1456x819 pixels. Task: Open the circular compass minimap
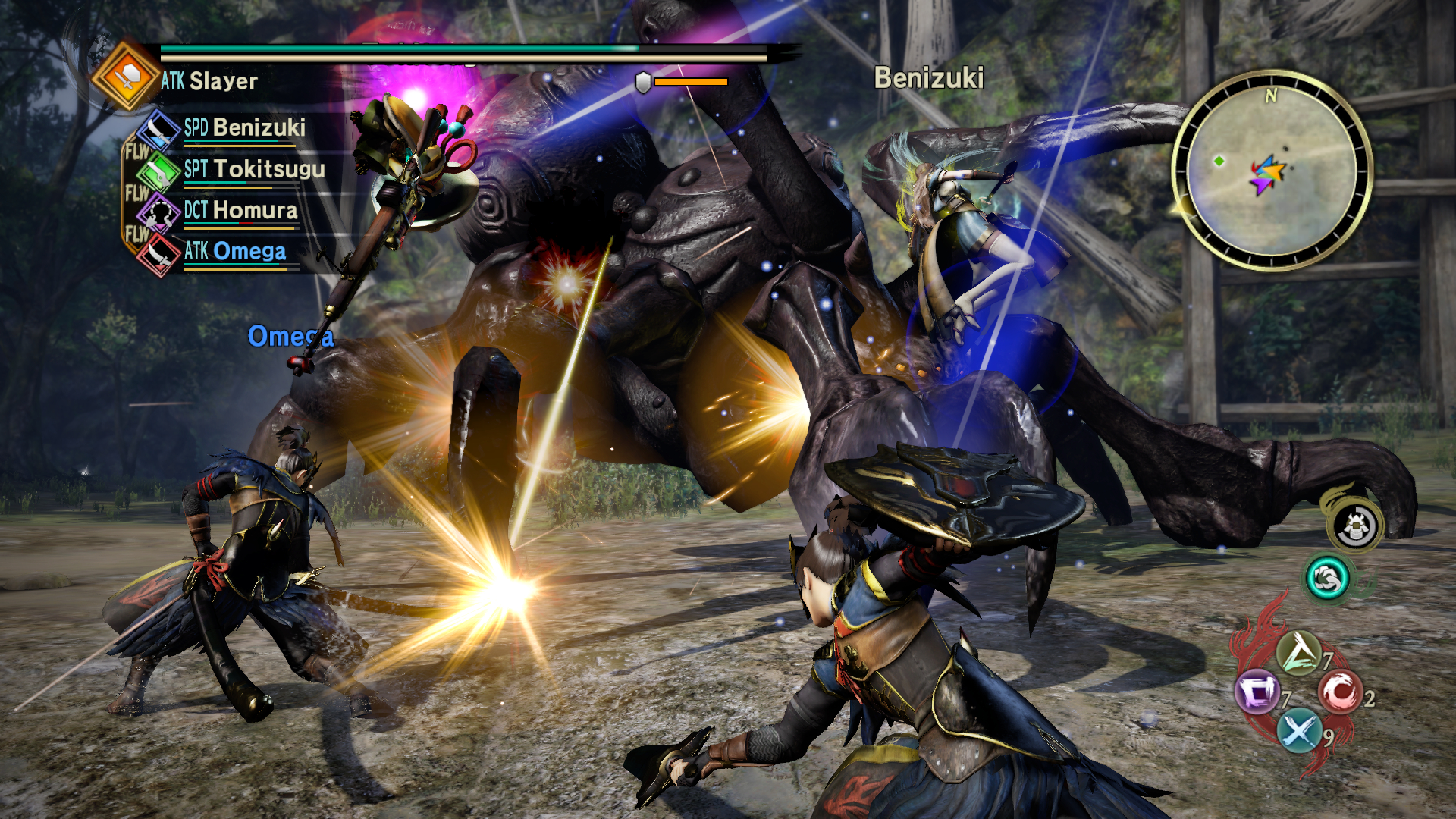pyautogui.click(x=1272, y=171)
